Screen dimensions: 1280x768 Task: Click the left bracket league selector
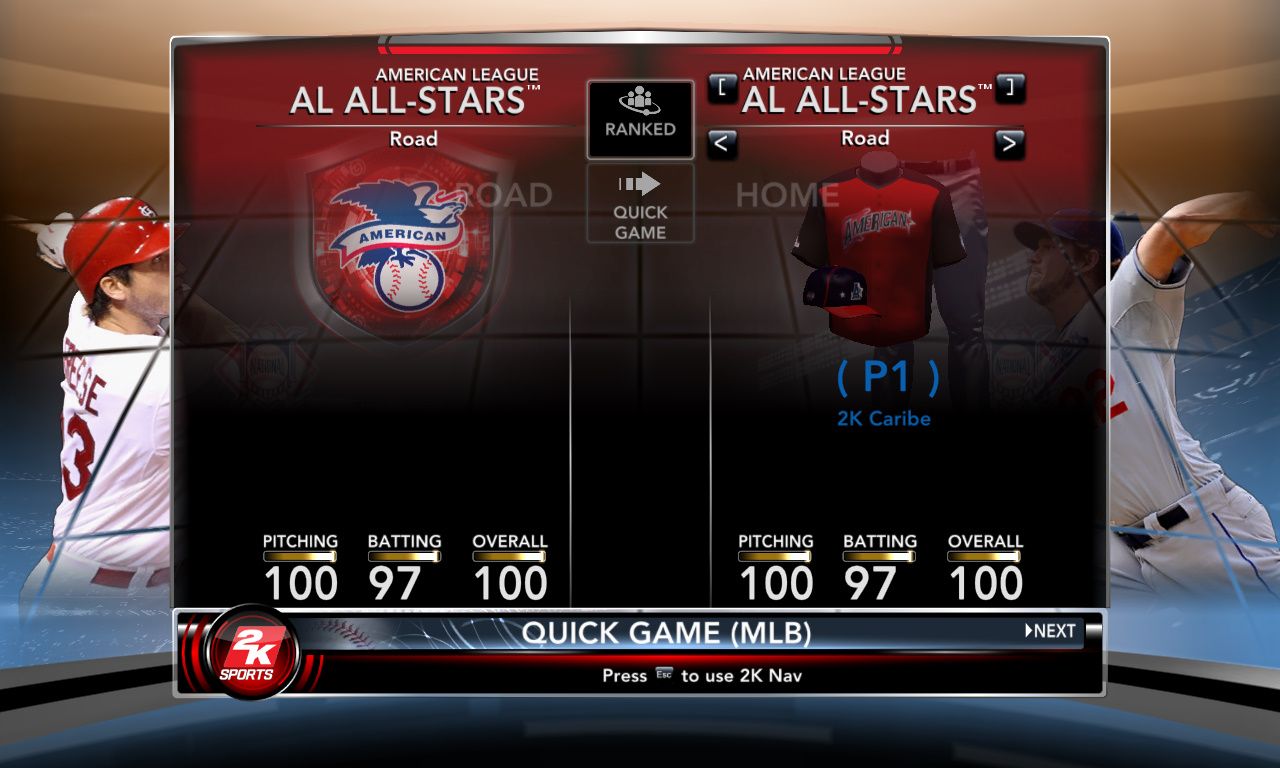click(x=722, y=88)
